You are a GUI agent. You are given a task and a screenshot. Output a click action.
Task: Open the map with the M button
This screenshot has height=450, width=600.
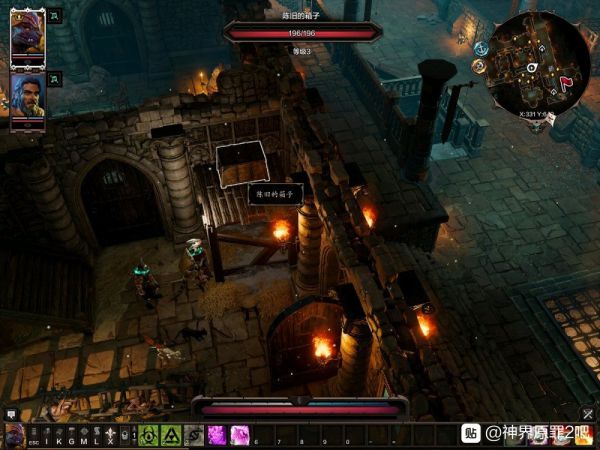pos(83,440)
